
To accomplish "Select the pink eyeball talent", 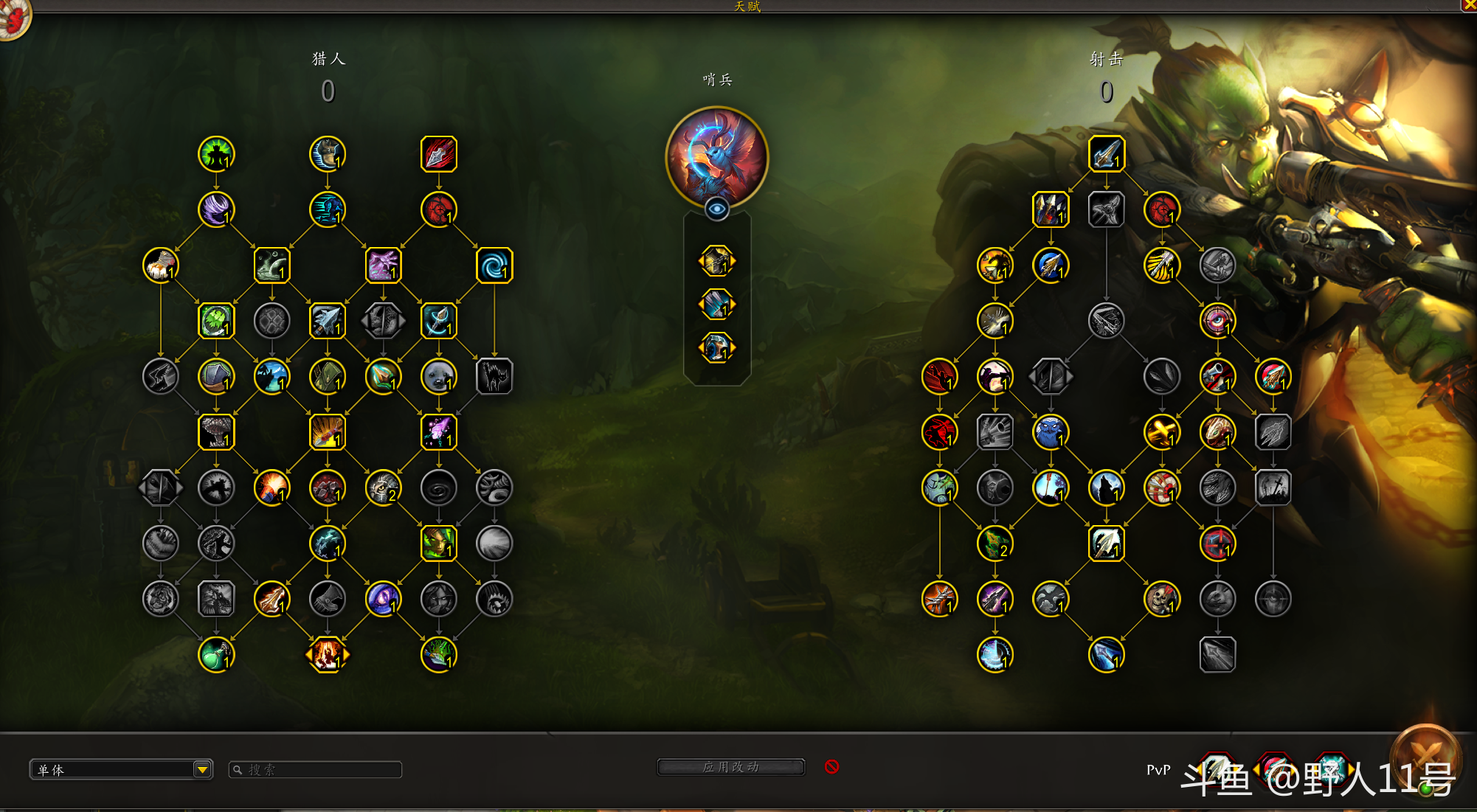I will click(1217, 321).
